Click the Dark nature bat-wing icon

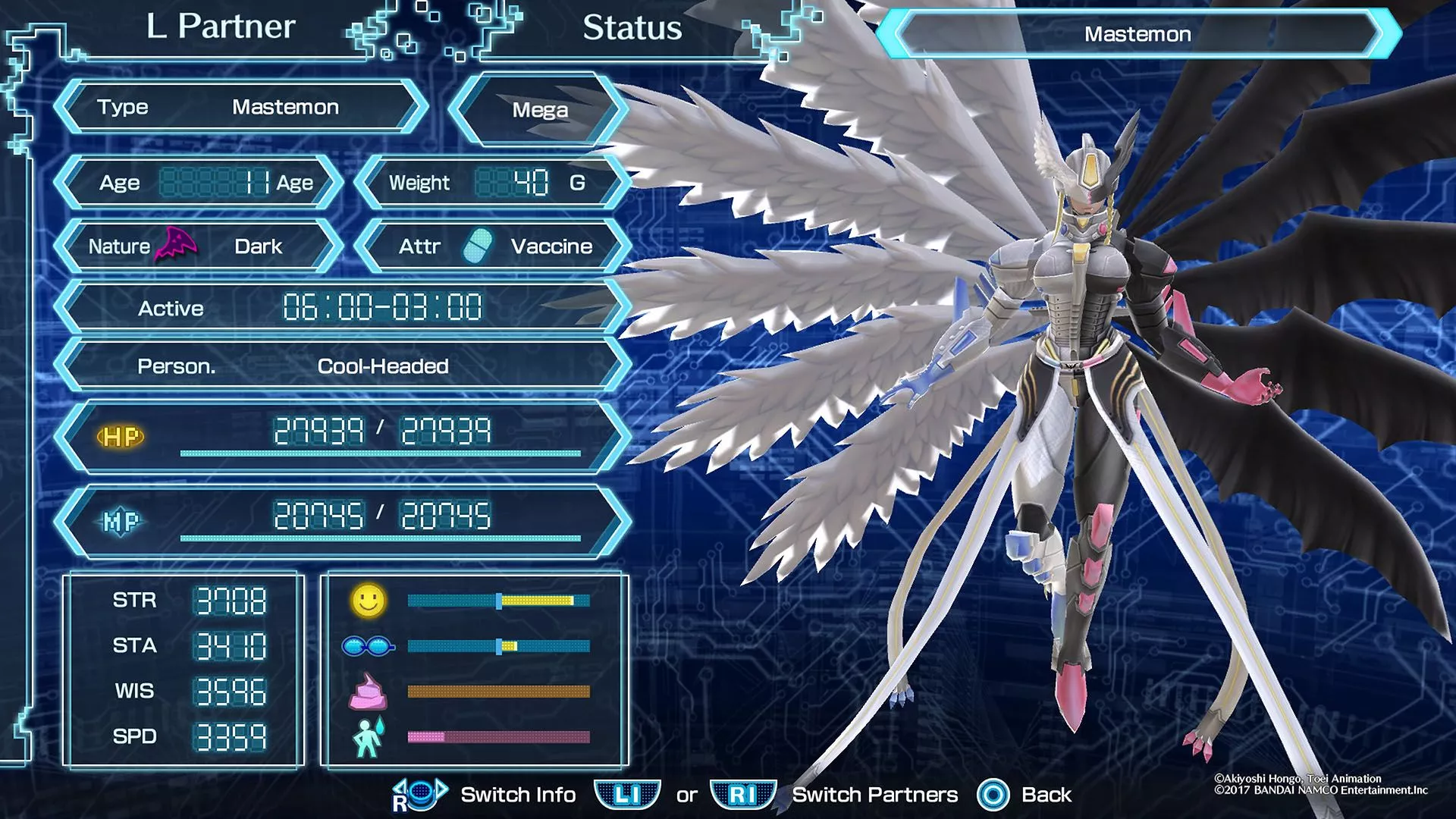pos(176,244)
